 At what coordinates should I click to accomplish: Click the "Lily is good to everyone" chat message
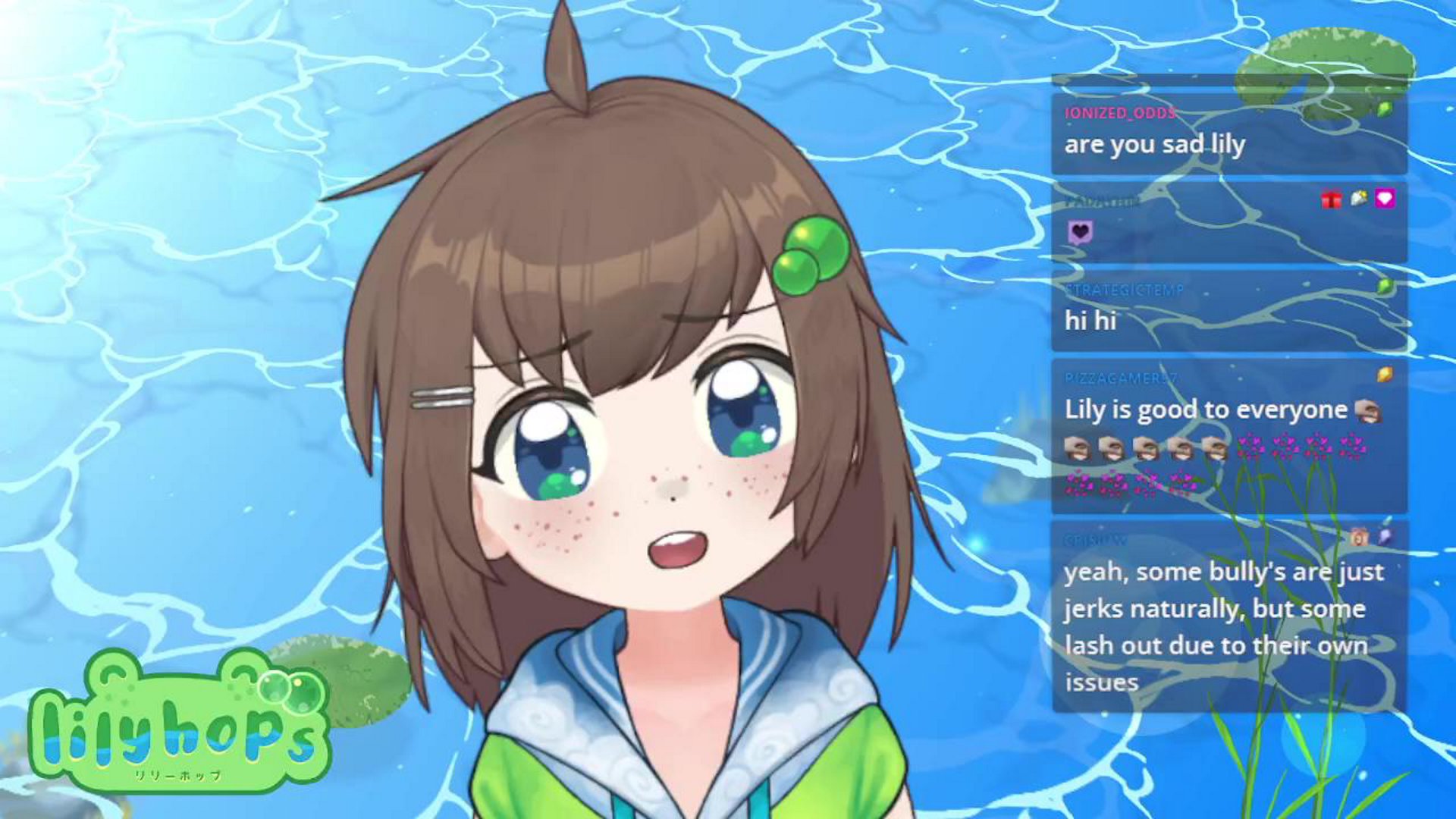pyautogui.click(x=1205, y=410)
